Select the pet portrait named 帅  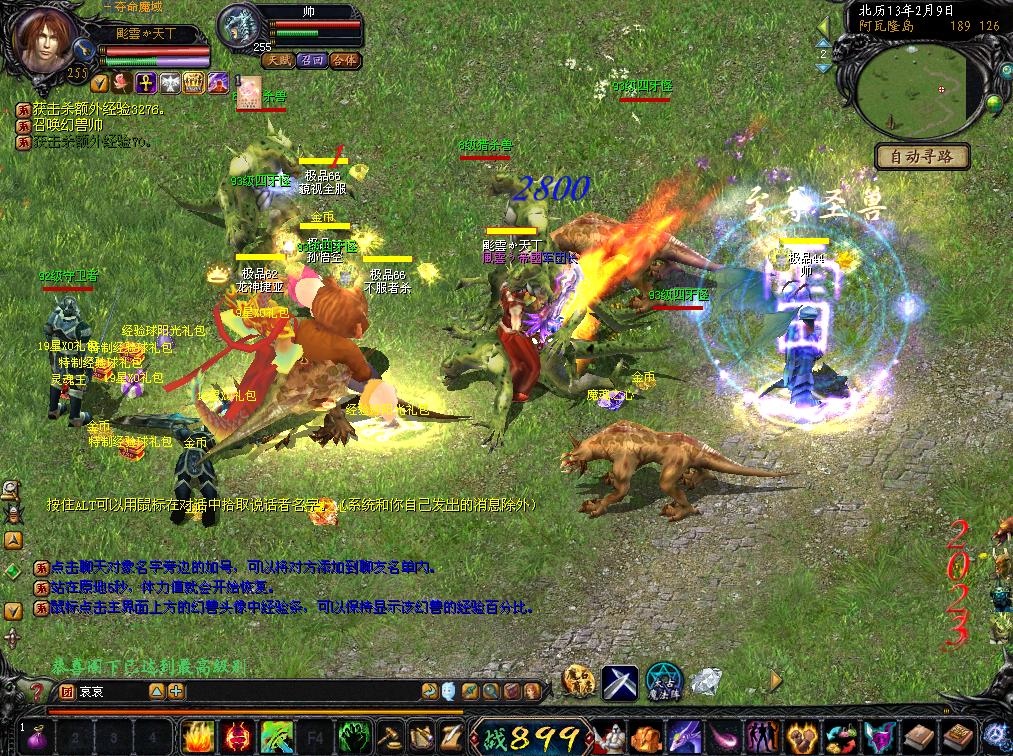point(239,27)
